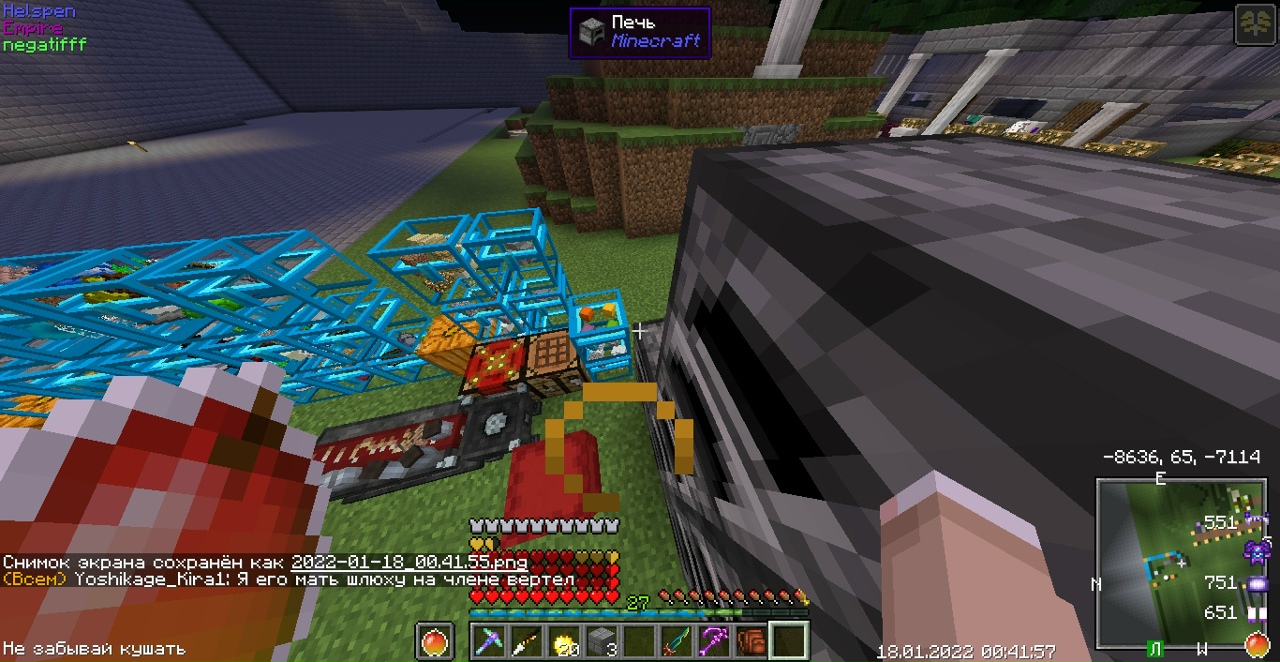Select the glowing yellow item stack of 20
Image resolution: width=1280 pixels, height=662 pixels.
click(x=565, y=641)
